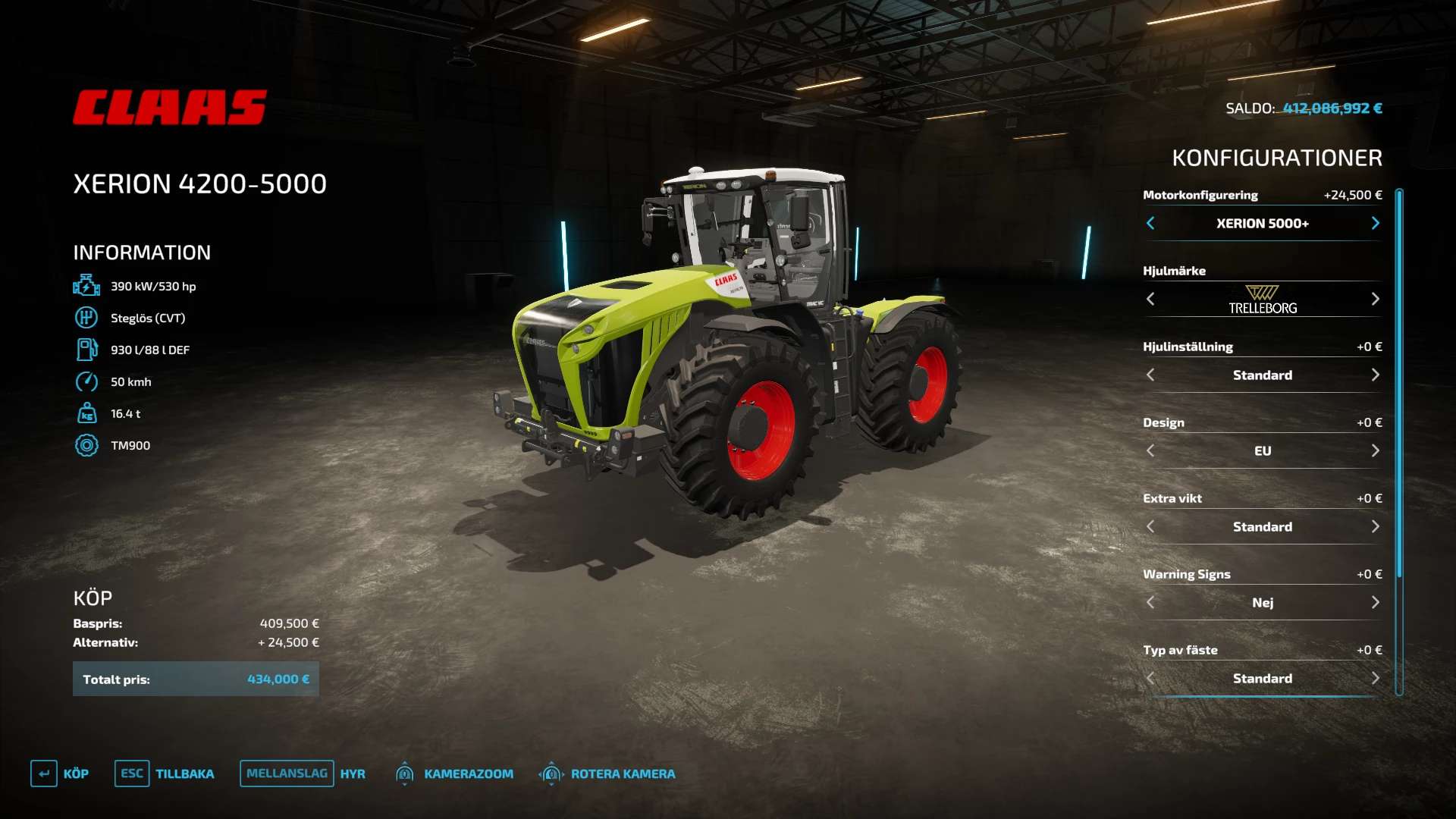1456x819 pixels.
Task: Select next Motorkonfigurering engine option
Action: tap(1375, 223)
